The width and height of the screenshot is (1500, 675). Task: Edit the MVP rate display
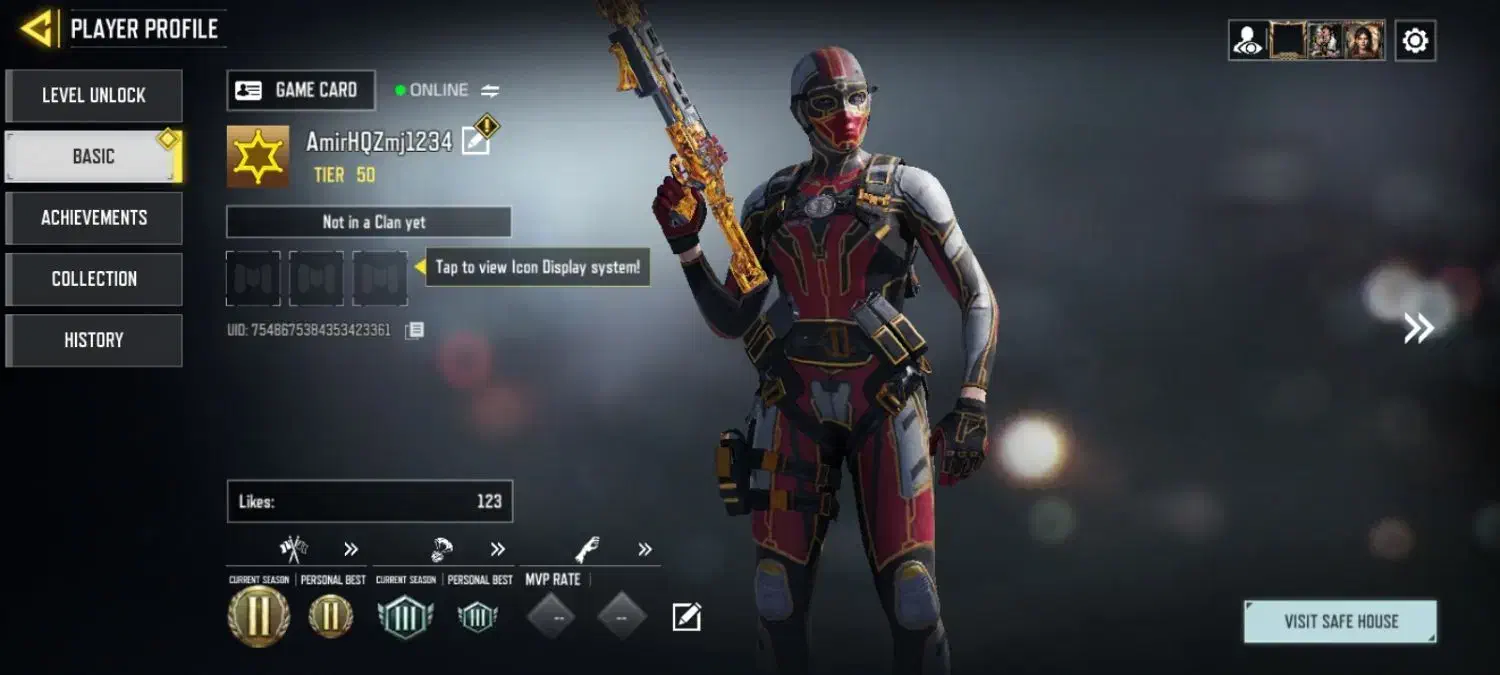pyautogui.click(x=686, y=617)
